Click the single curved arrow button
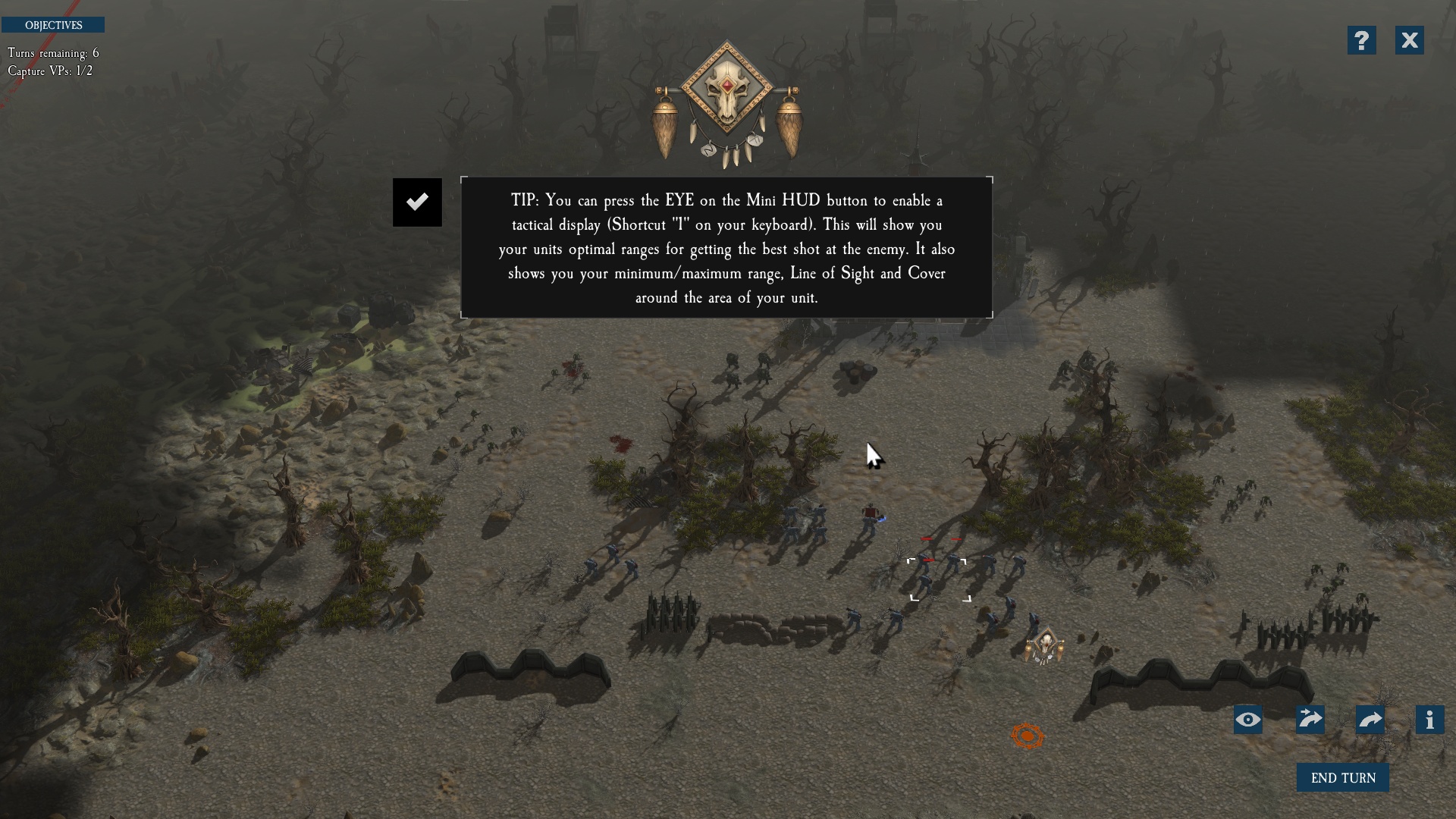The width and height of the screenshot is (1456, 819). [1370, 720]
